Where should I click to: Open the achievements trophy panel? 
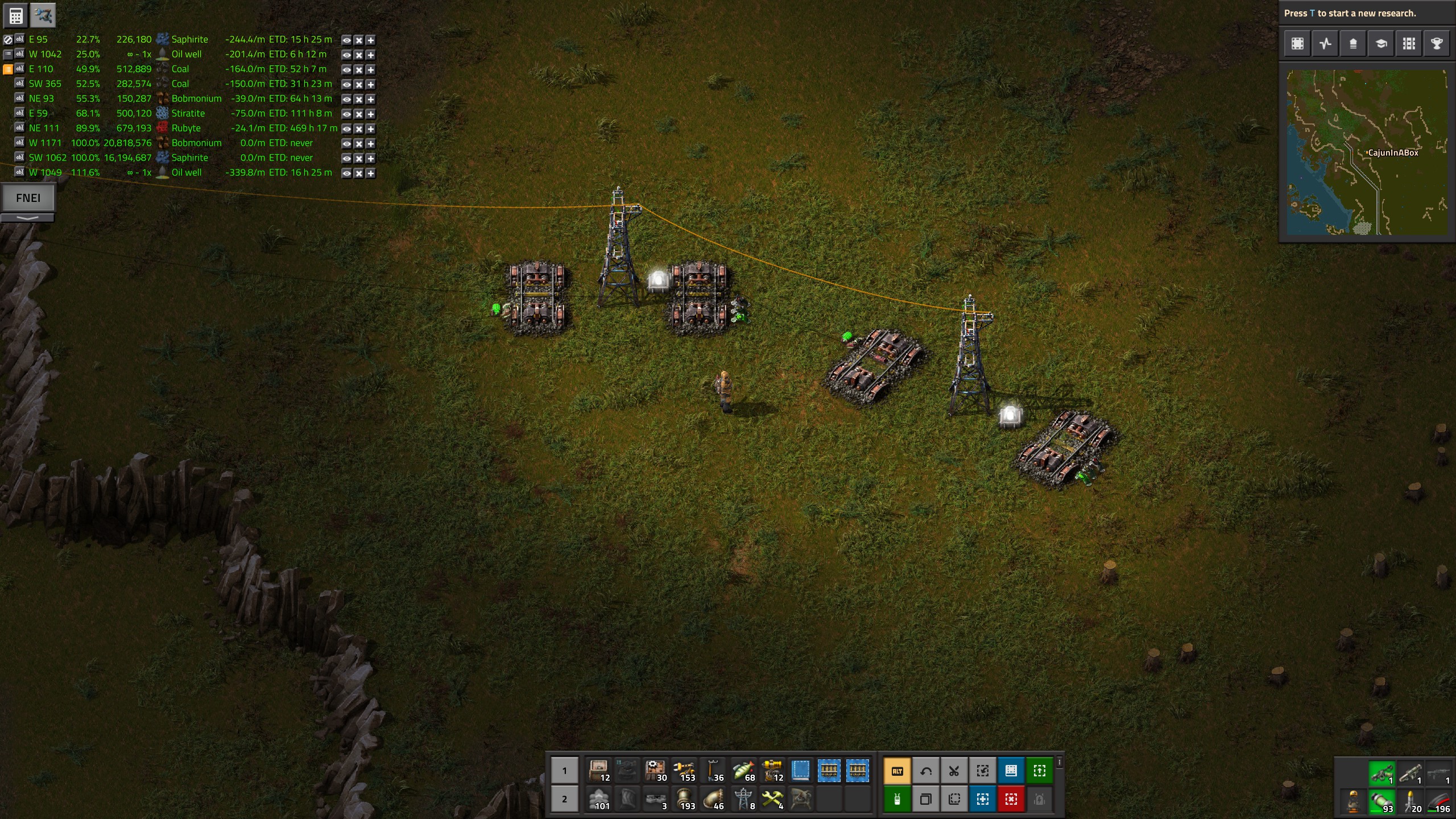pos(1437,44)
